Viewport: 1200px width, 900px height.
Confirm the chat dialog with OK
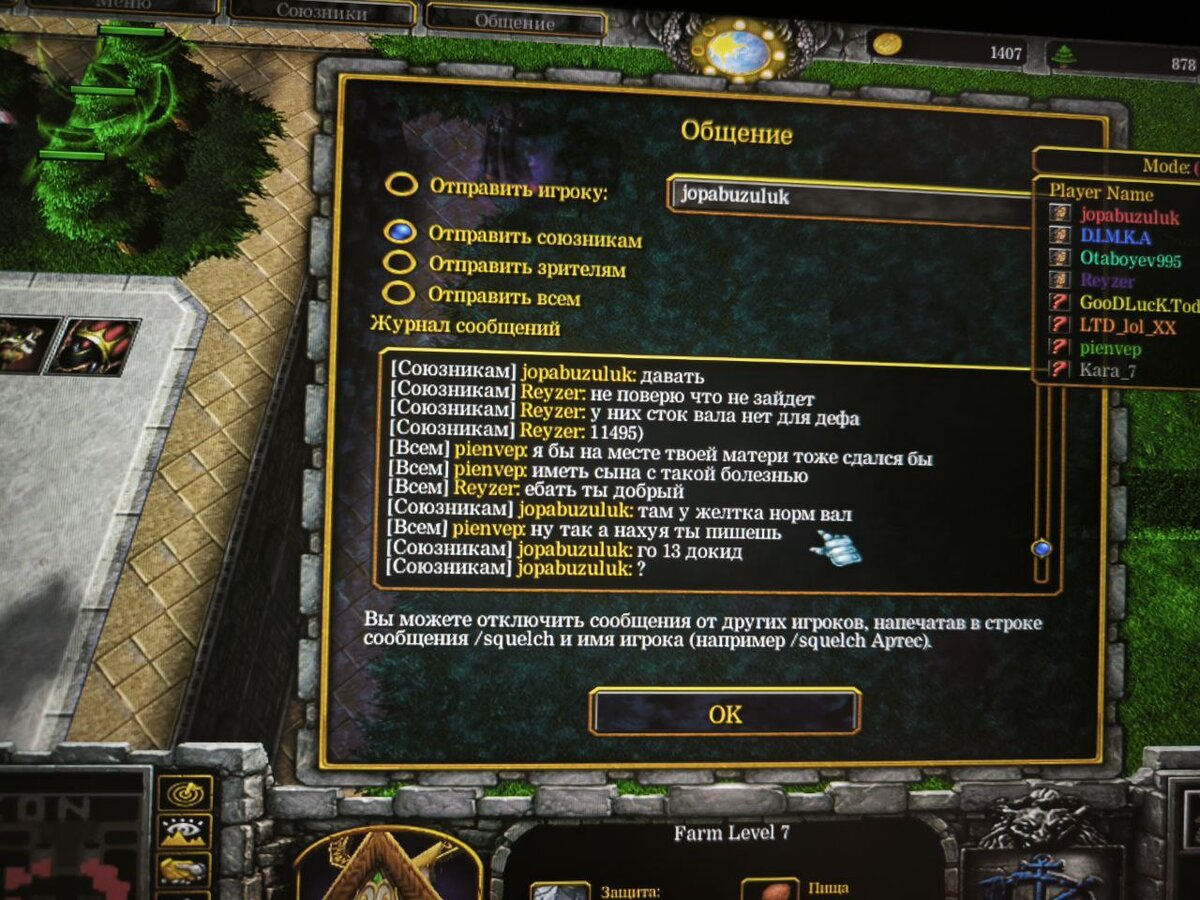click(725, 713)
